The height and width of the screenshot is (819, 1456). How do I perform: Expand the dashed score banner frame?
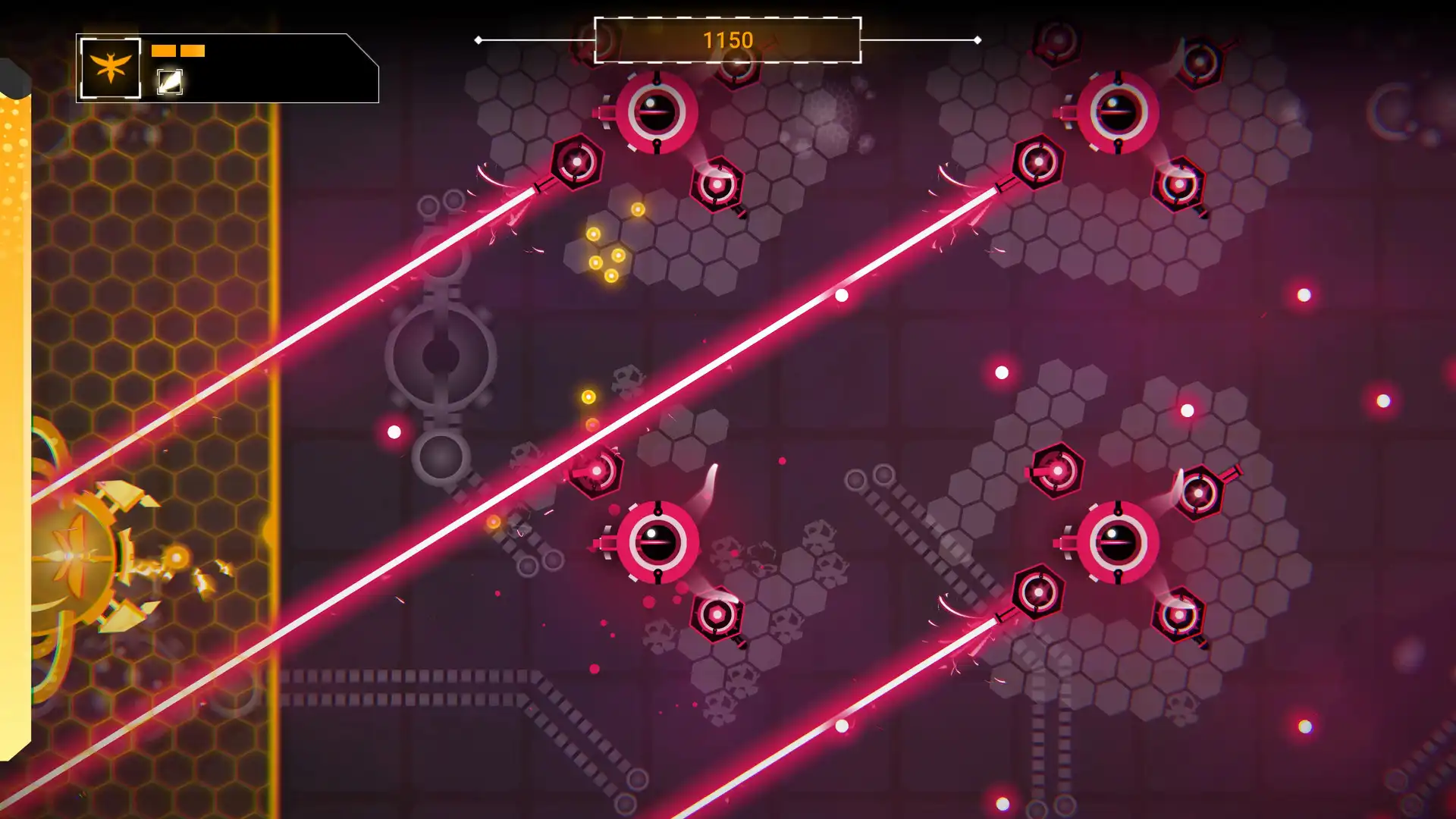click(728, 42)
